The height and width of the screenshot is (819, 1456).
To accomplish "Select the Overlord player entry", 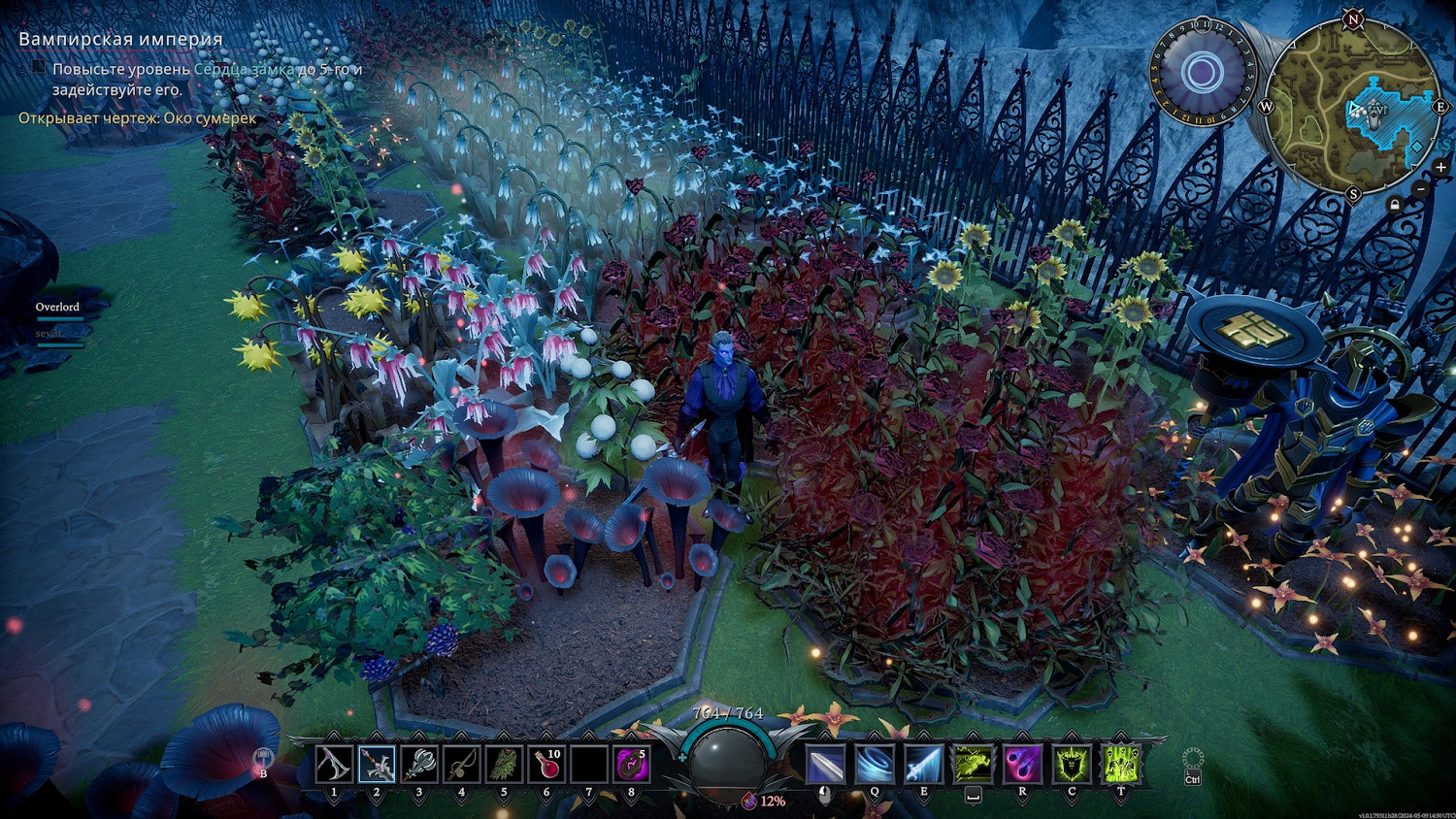I will pyautogui.click(x=57, y=307).
